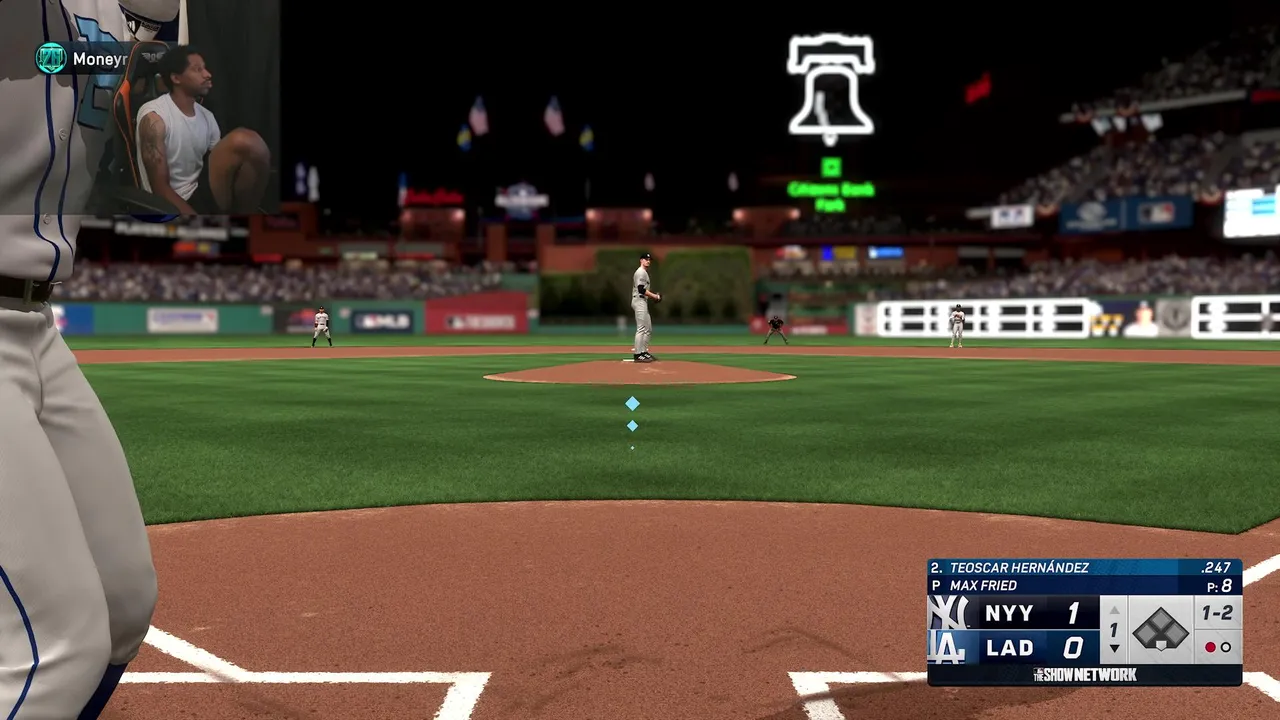The image size is (1280, 720).
Task: Select the Money streamer badge icon
Action: click(51, 59)
